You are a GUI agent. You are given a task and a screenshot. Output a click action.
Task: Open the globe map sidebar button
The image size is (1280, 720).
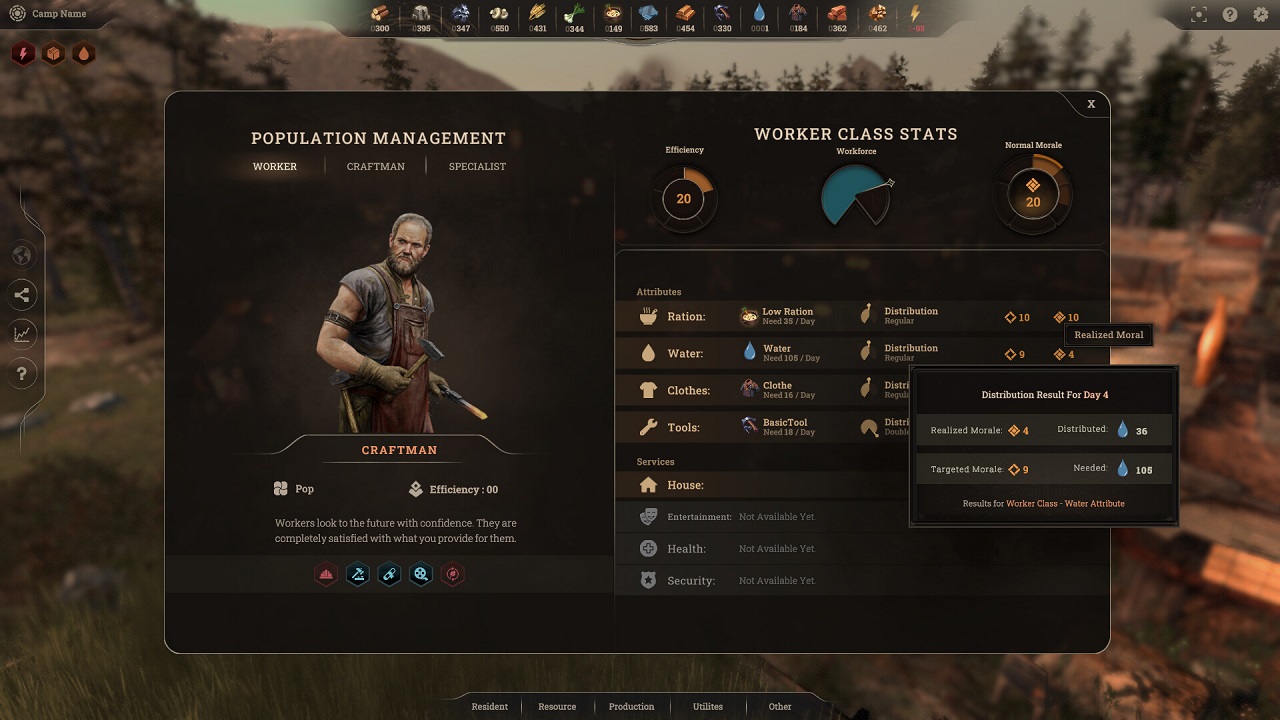tap(22, 256)
